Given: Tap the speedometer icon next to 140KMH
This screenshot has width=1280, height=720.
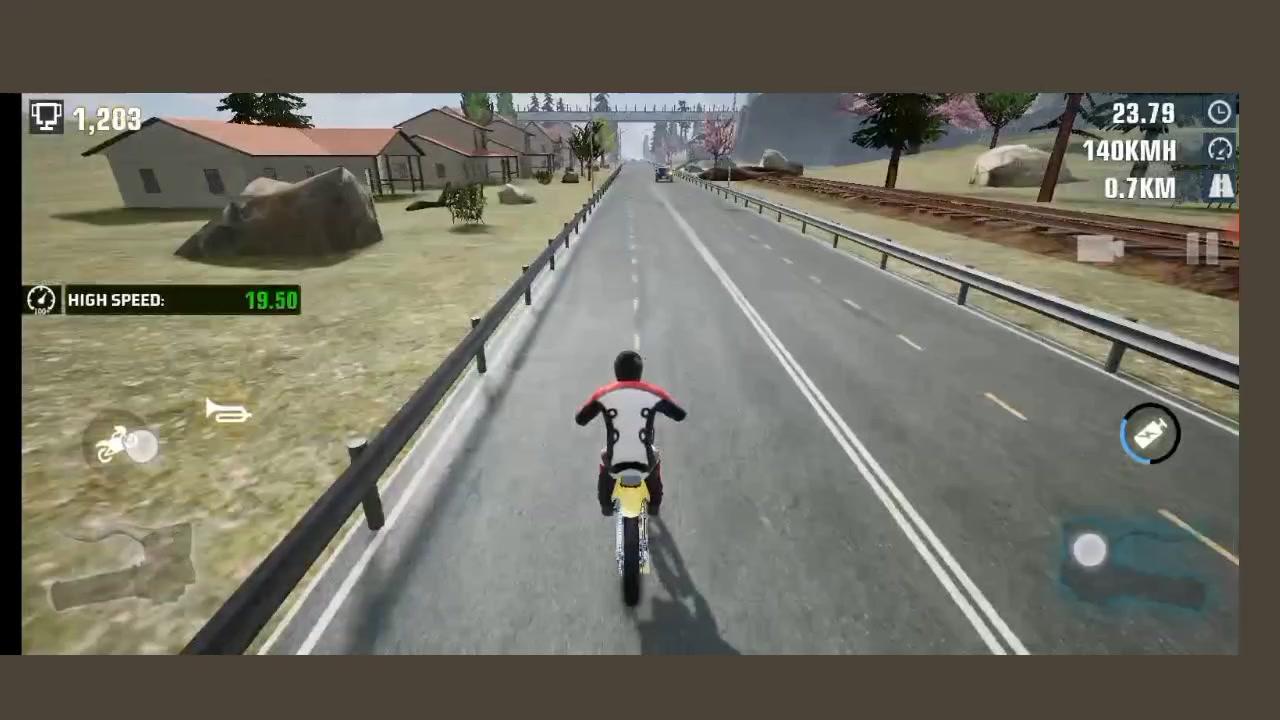Looking at the screenshot, I should point(1220,148).
